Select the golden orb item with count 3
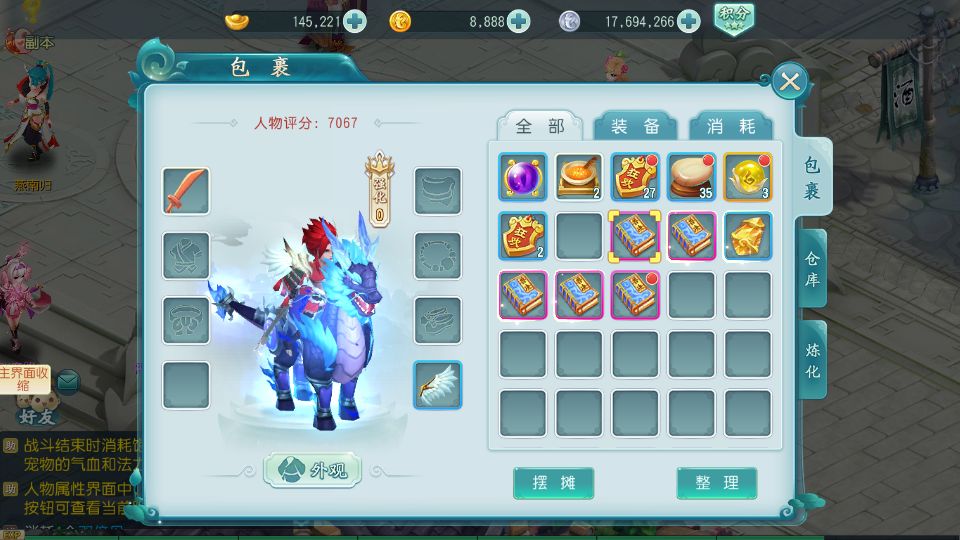The height and width of the screenshot is (540, 960). point(747,177)
